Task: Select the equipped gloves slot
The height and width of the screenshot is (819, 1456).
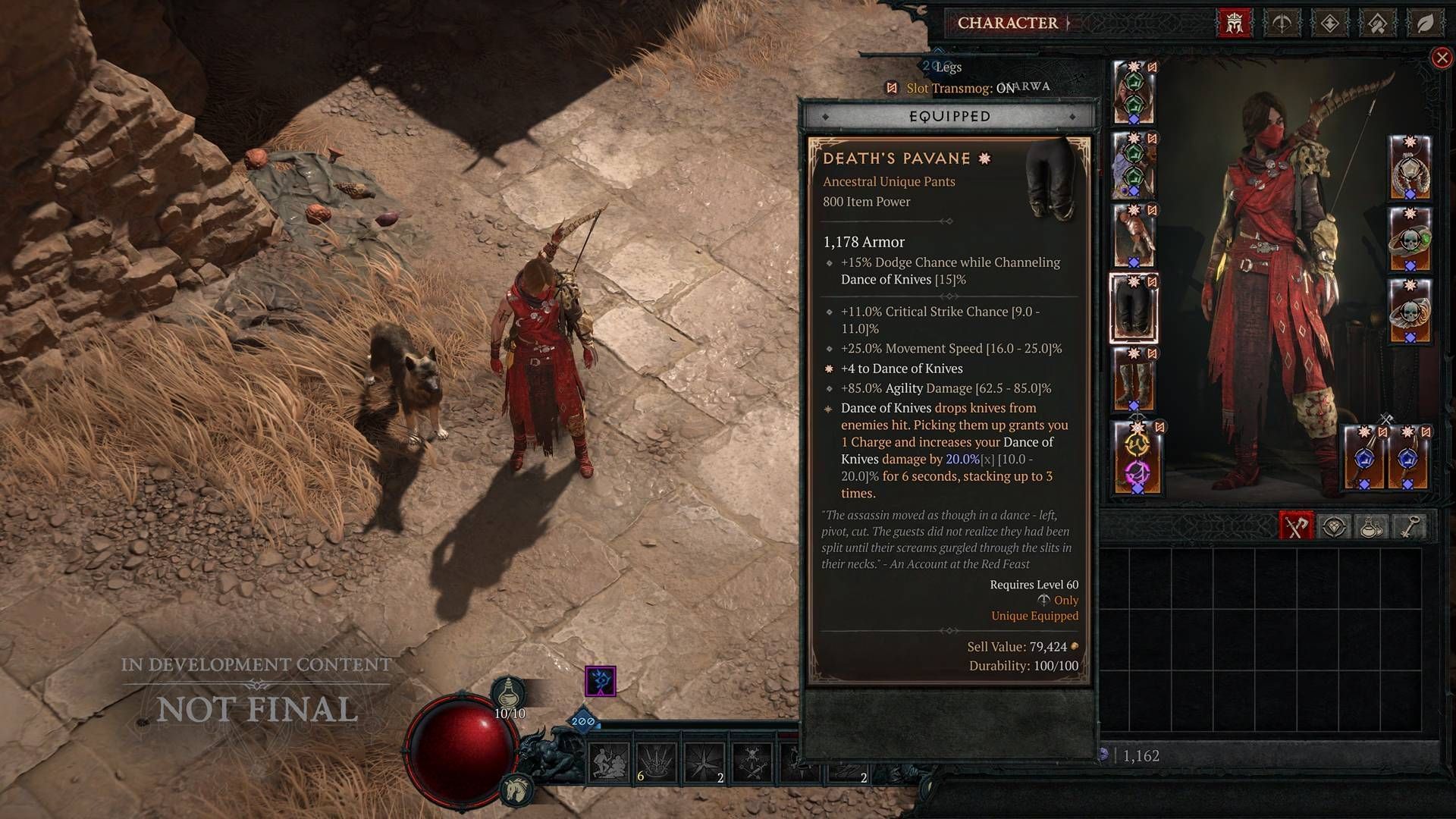Action: point(1134,235)
